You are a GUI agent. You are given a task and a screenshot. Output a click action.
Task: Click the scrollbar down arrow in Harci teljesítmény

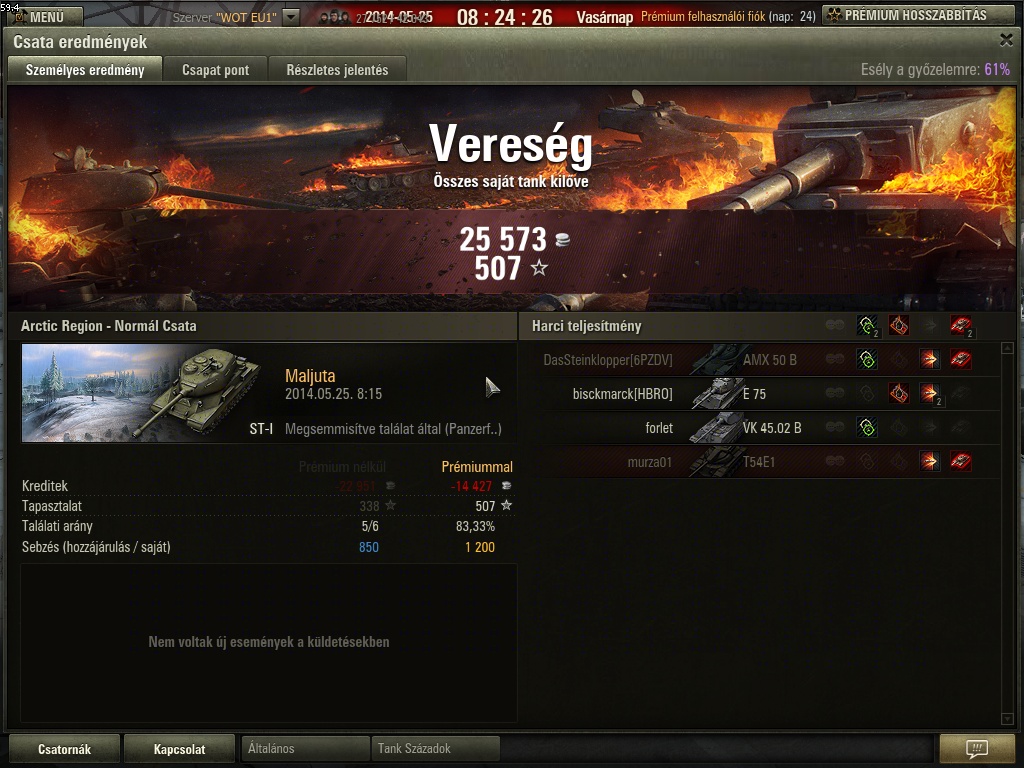(1007, 718)
